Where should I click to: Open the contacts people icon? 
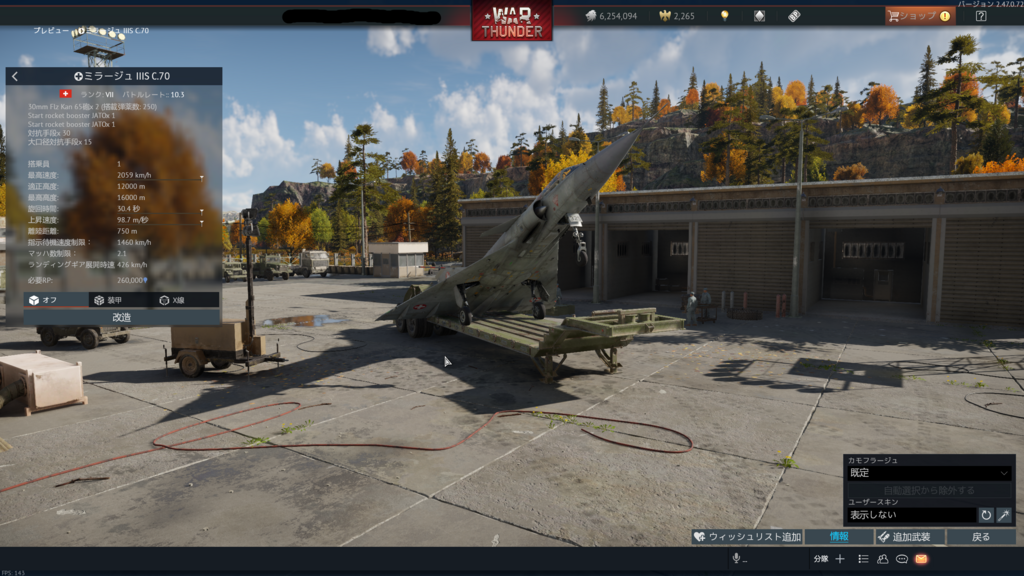[x=883, y=559]
